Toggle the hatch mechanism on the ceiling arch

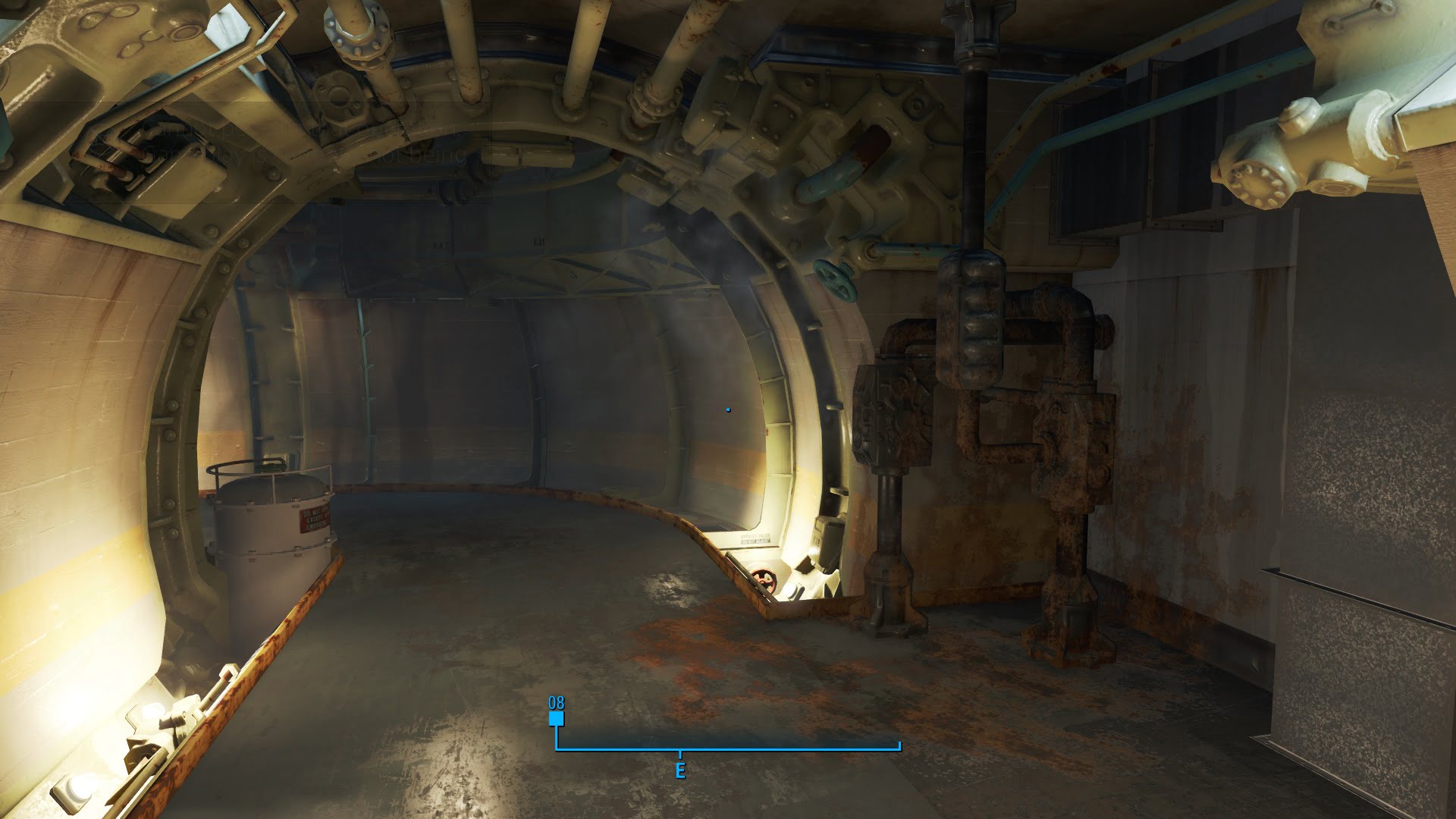(834, 129)
